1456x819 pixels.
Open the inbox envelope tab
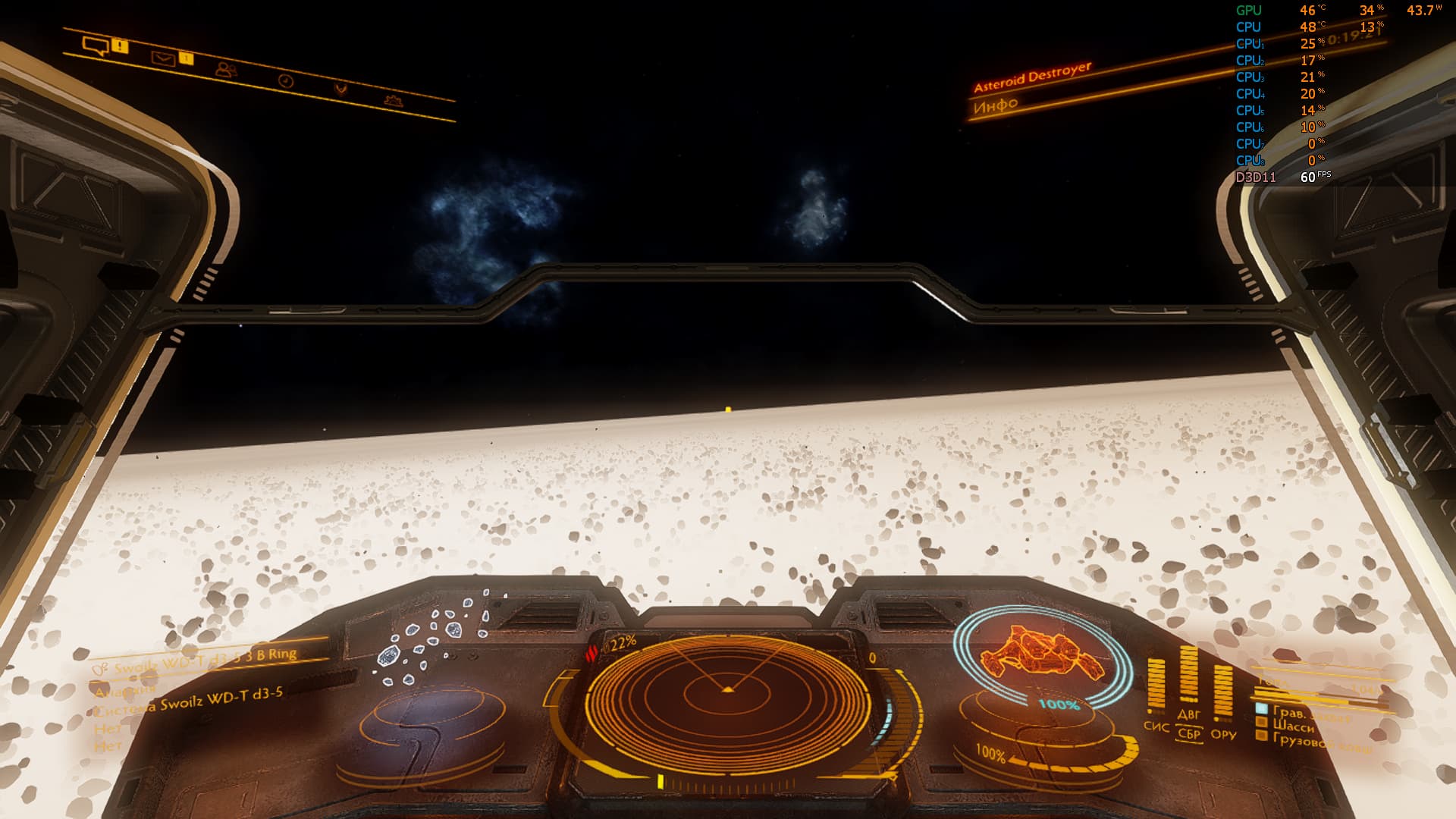163,58
